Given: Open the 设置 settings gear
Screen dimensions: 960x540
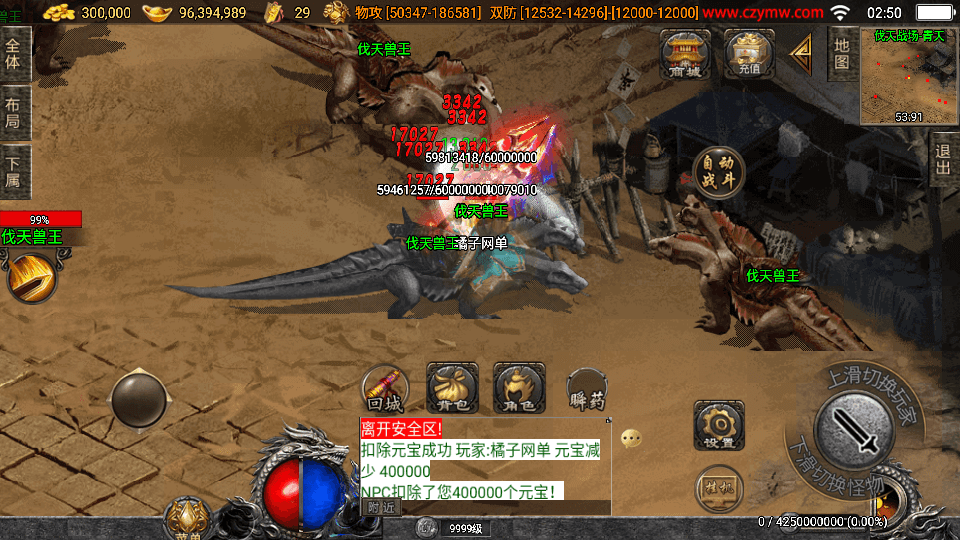Looking at the screenshot, I should (719, 425).
